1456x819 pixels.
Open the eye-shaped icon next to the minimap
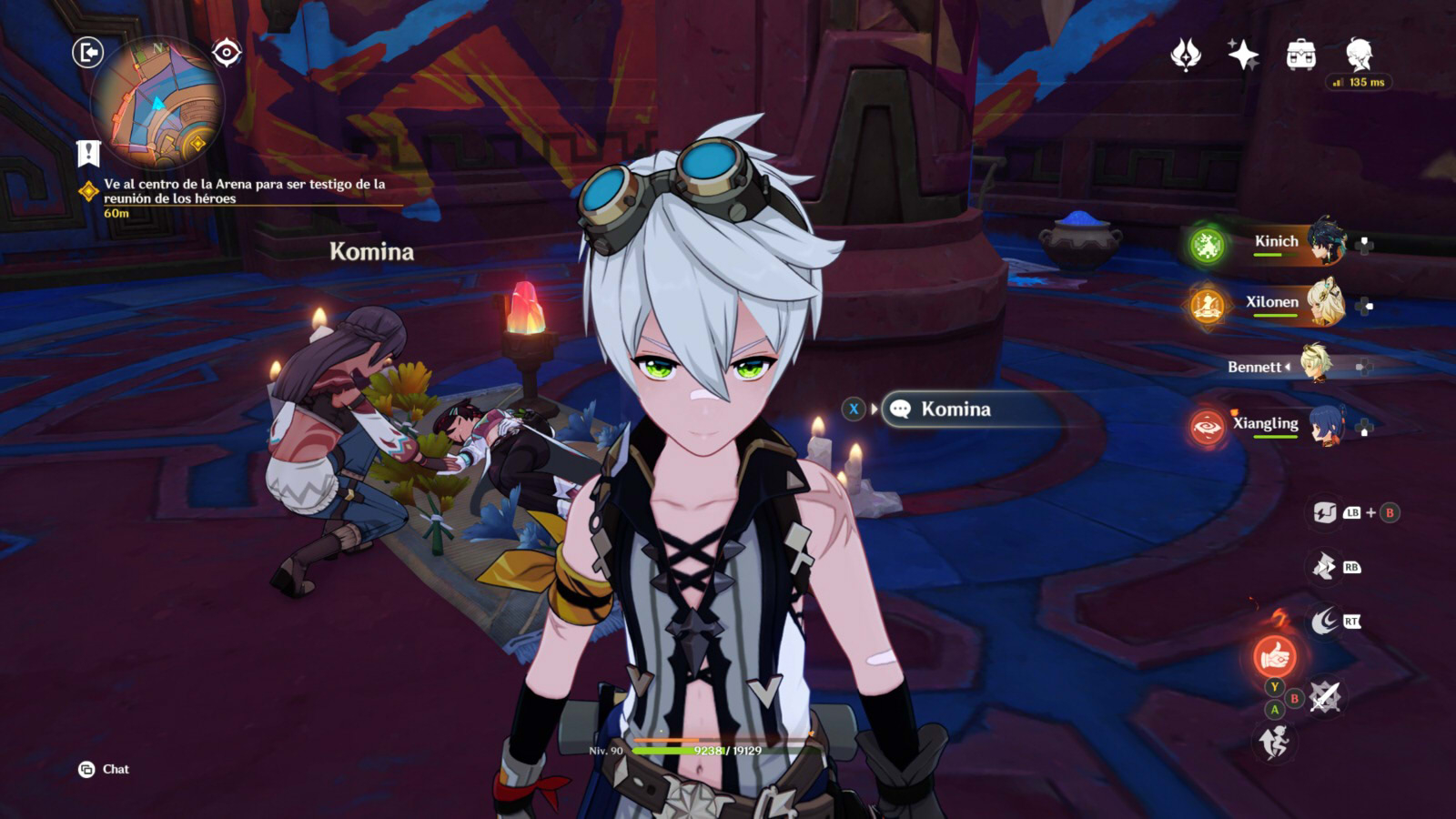227,53
